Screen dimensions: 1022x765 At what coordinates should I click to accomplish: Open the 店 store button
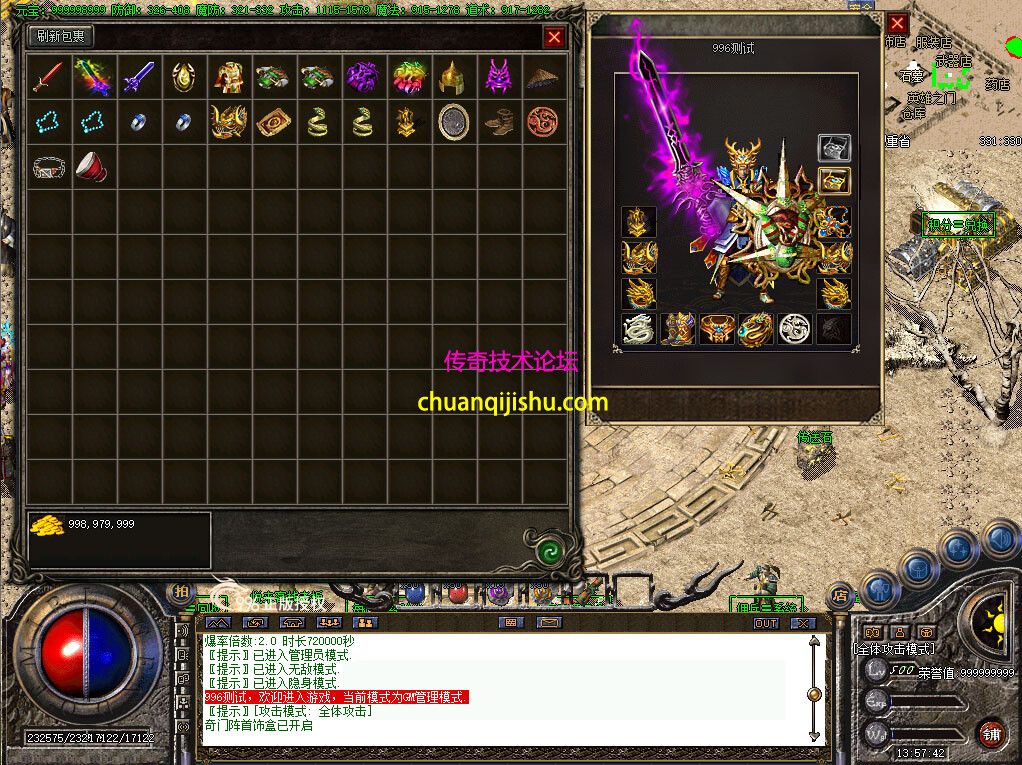click(841, 597)
